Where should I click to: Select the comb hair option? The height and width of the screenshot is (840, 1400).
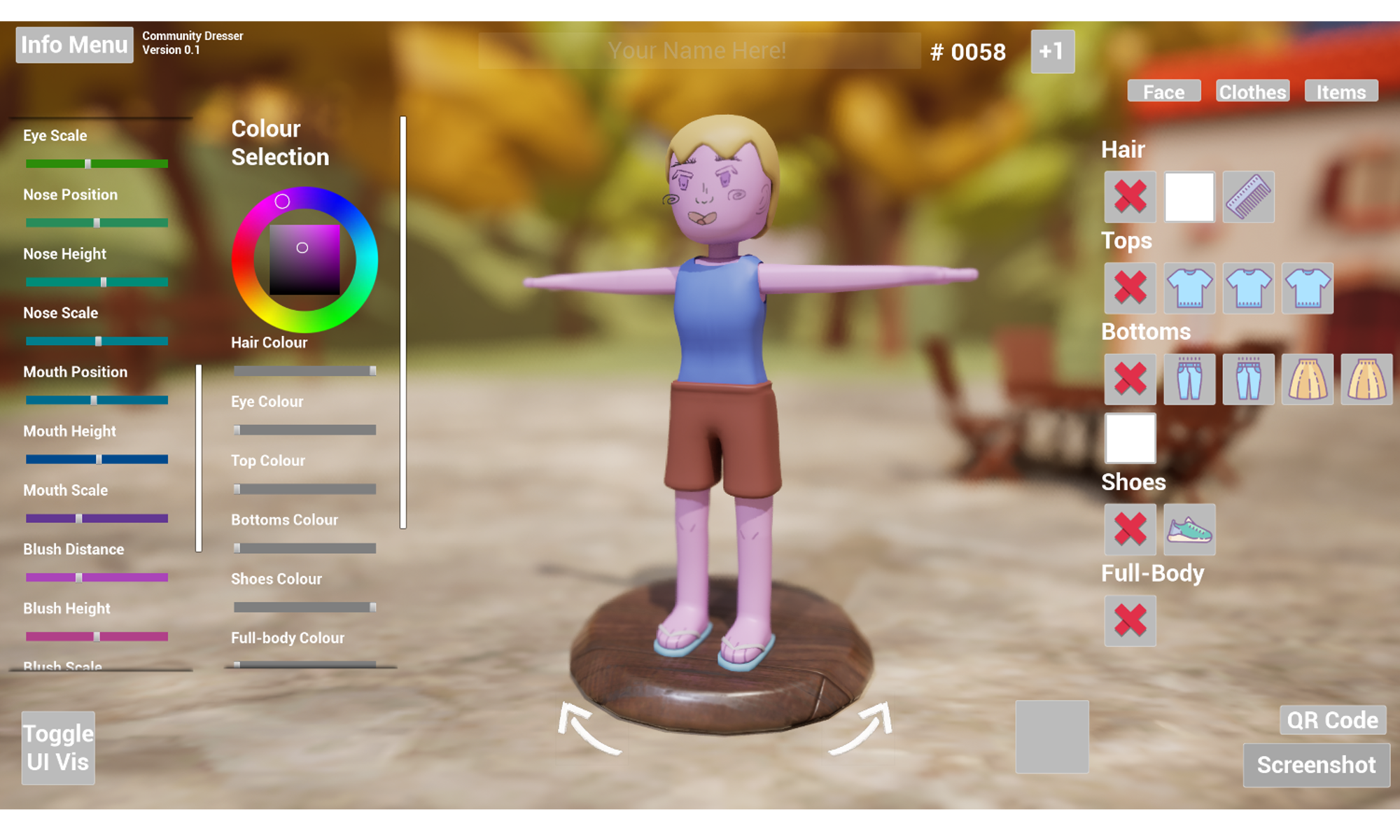1248,197
